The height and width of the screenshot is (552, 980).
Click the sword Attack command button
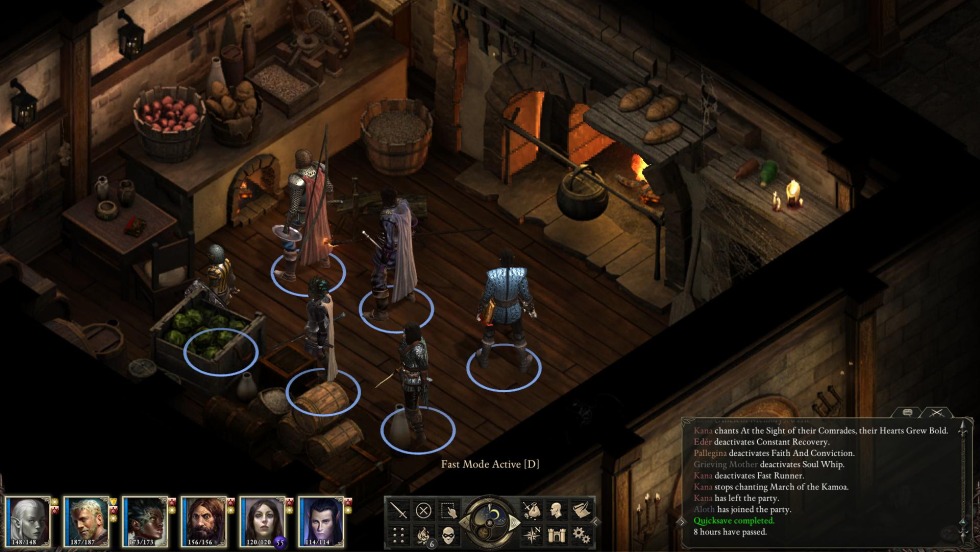(x=398, y=510)
